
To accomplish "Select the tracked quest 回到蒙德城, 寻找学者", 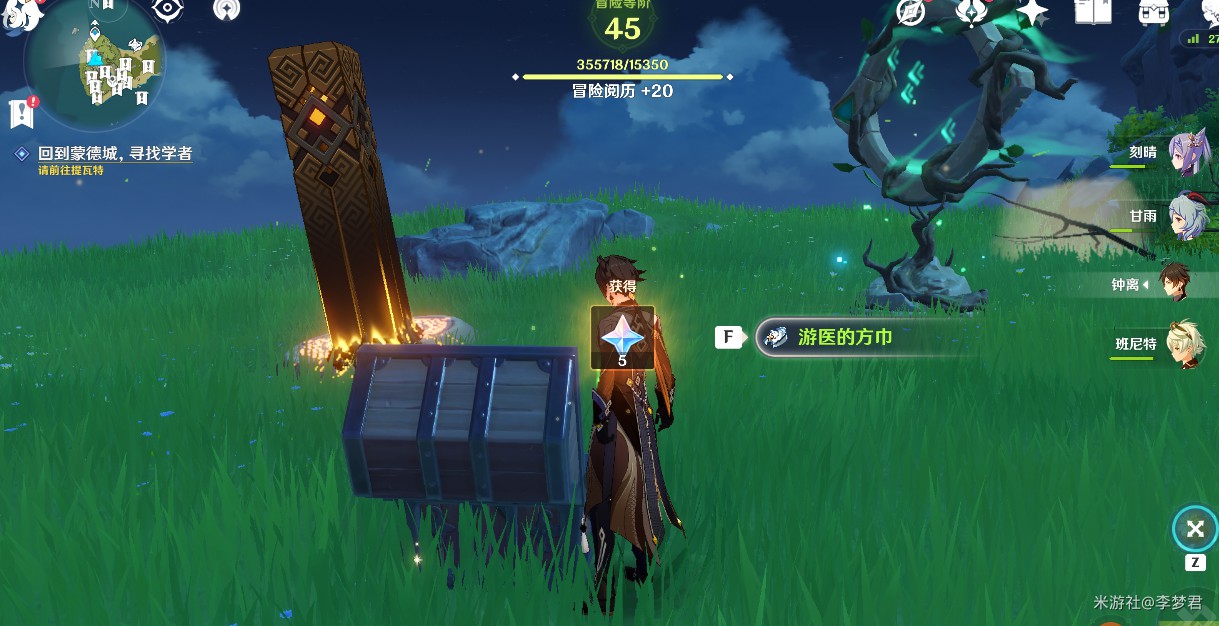I will coord(114,154).
